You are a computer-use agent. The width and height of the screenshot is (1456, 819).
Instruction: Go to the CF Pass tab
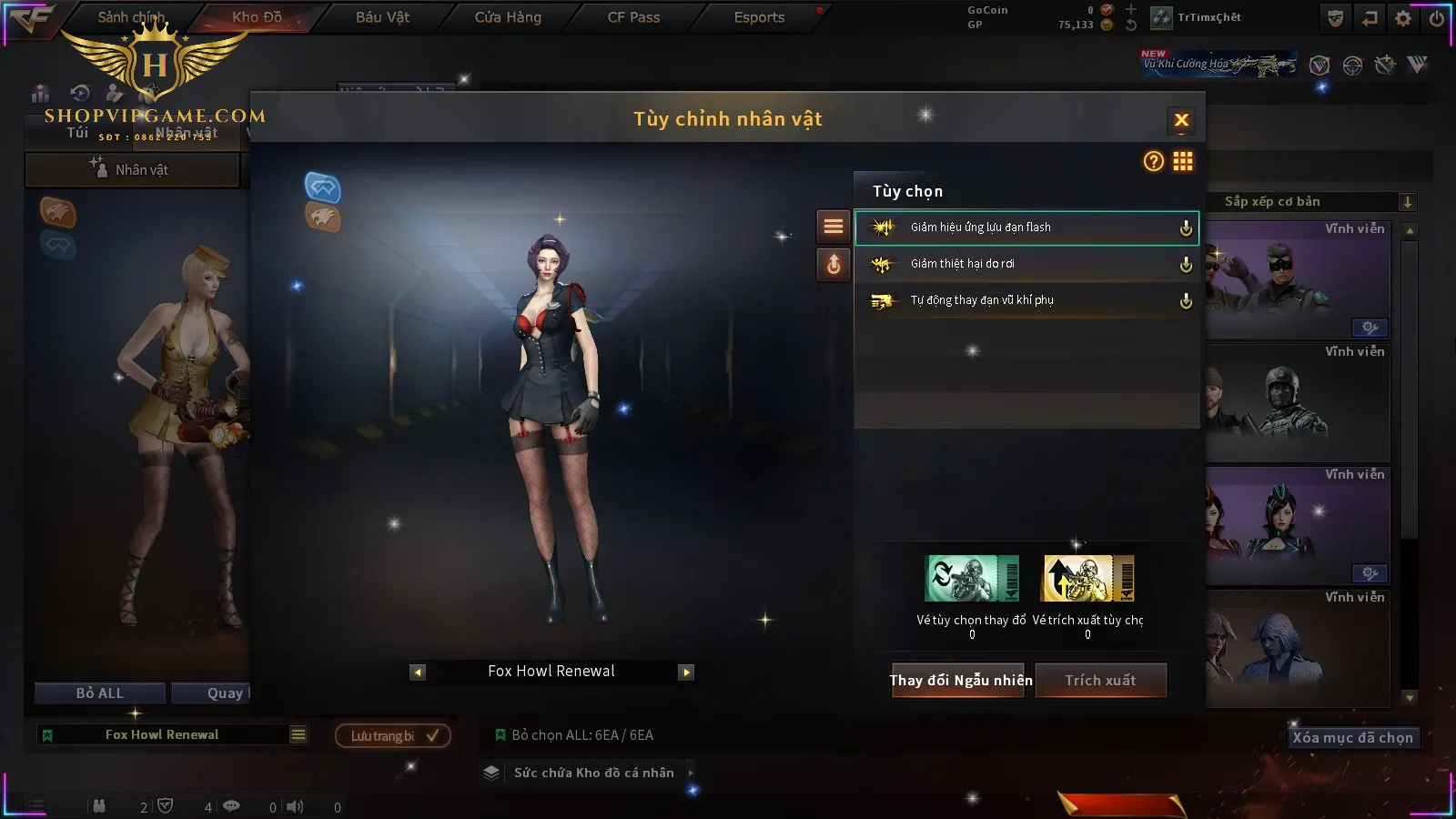click(633, 17)
